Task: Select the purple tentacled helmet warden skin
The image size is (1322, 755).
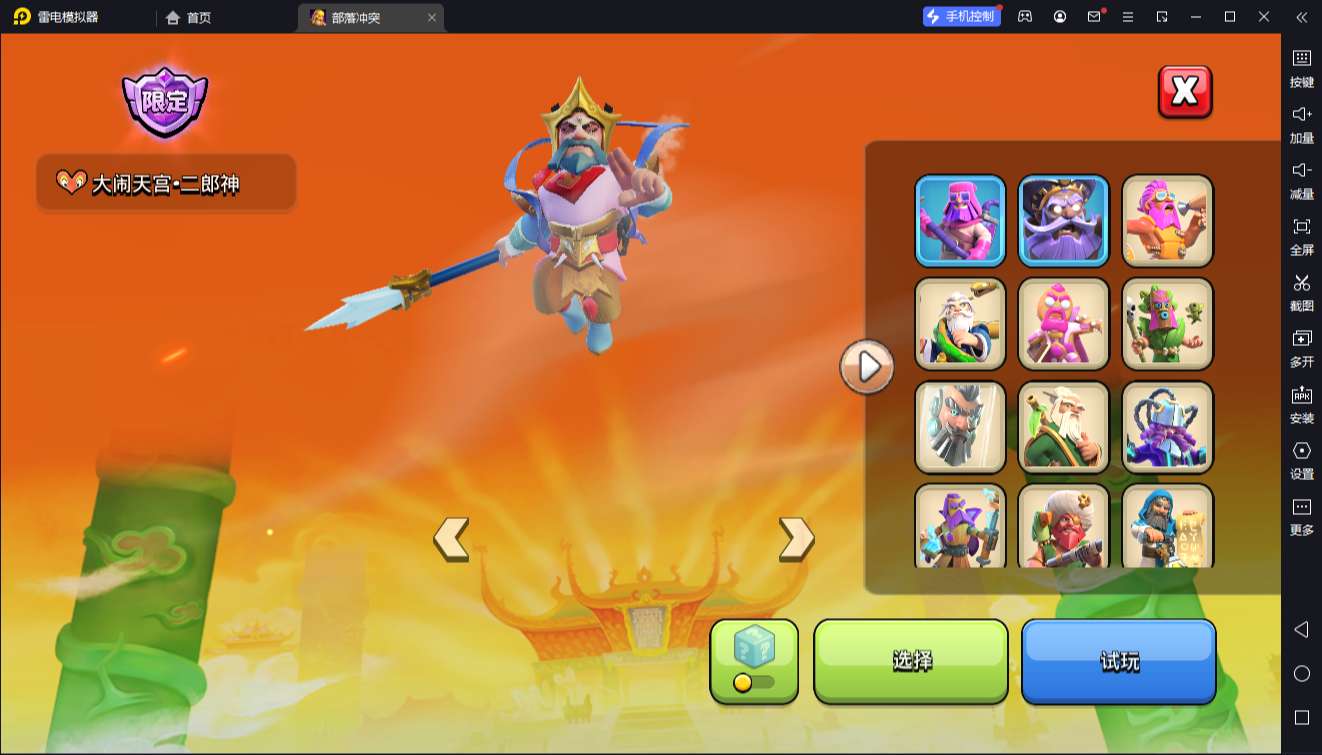Action: click(1167, 427)
